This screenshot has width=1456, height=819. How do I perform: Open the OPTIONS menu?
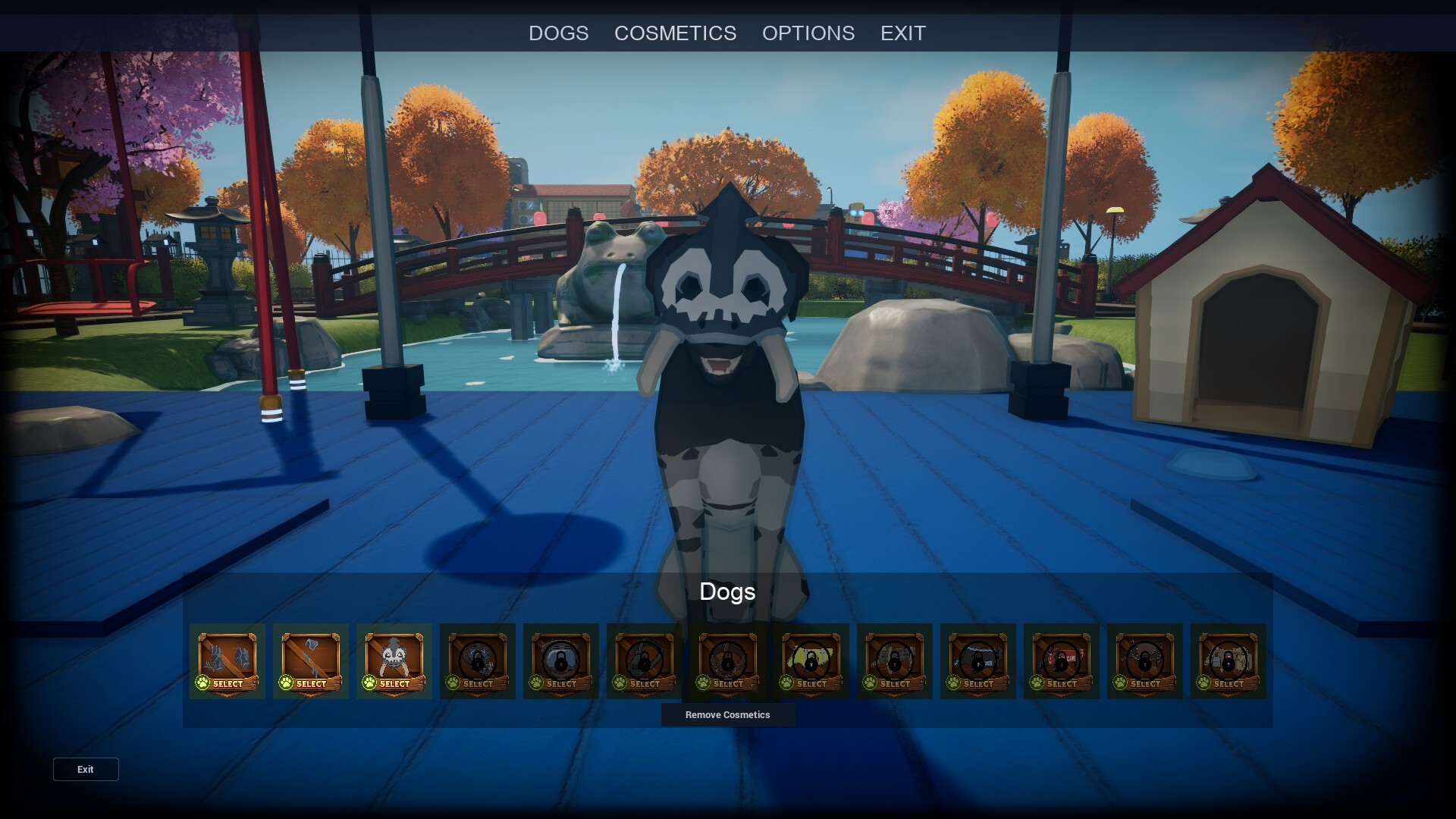[808, 33]
